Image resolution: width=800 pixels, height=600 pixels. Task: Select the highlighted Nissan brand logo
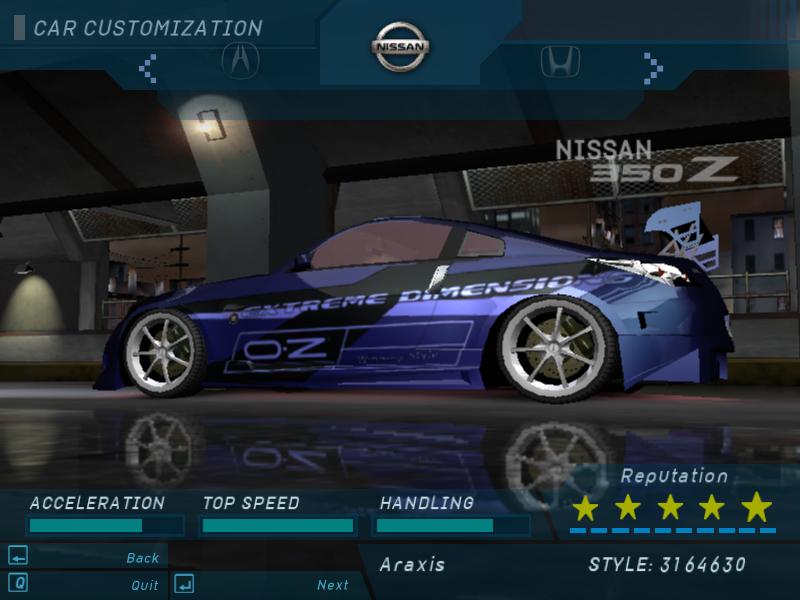[x=401, y=47]
